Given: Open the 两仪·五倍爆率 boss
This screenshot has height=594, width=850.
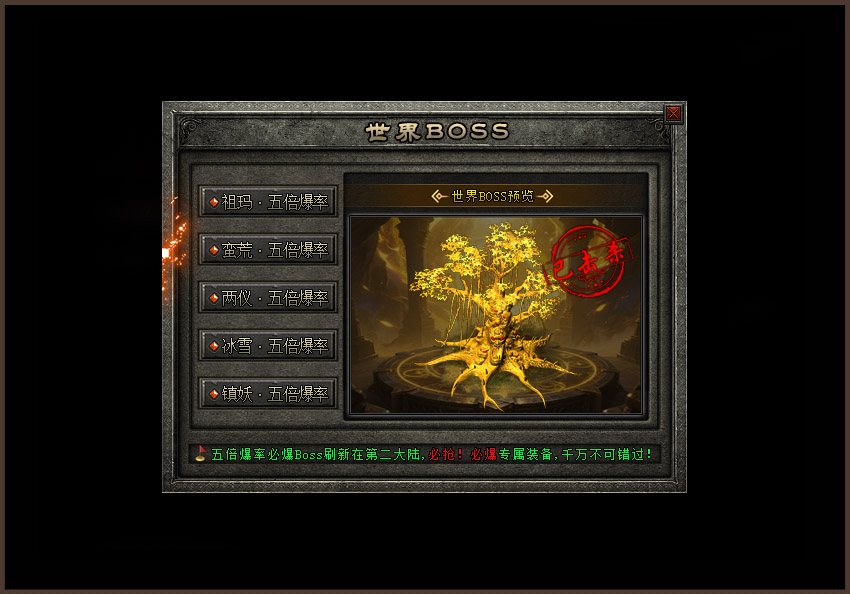Looking at the screenshot, I should coord(268,297).
